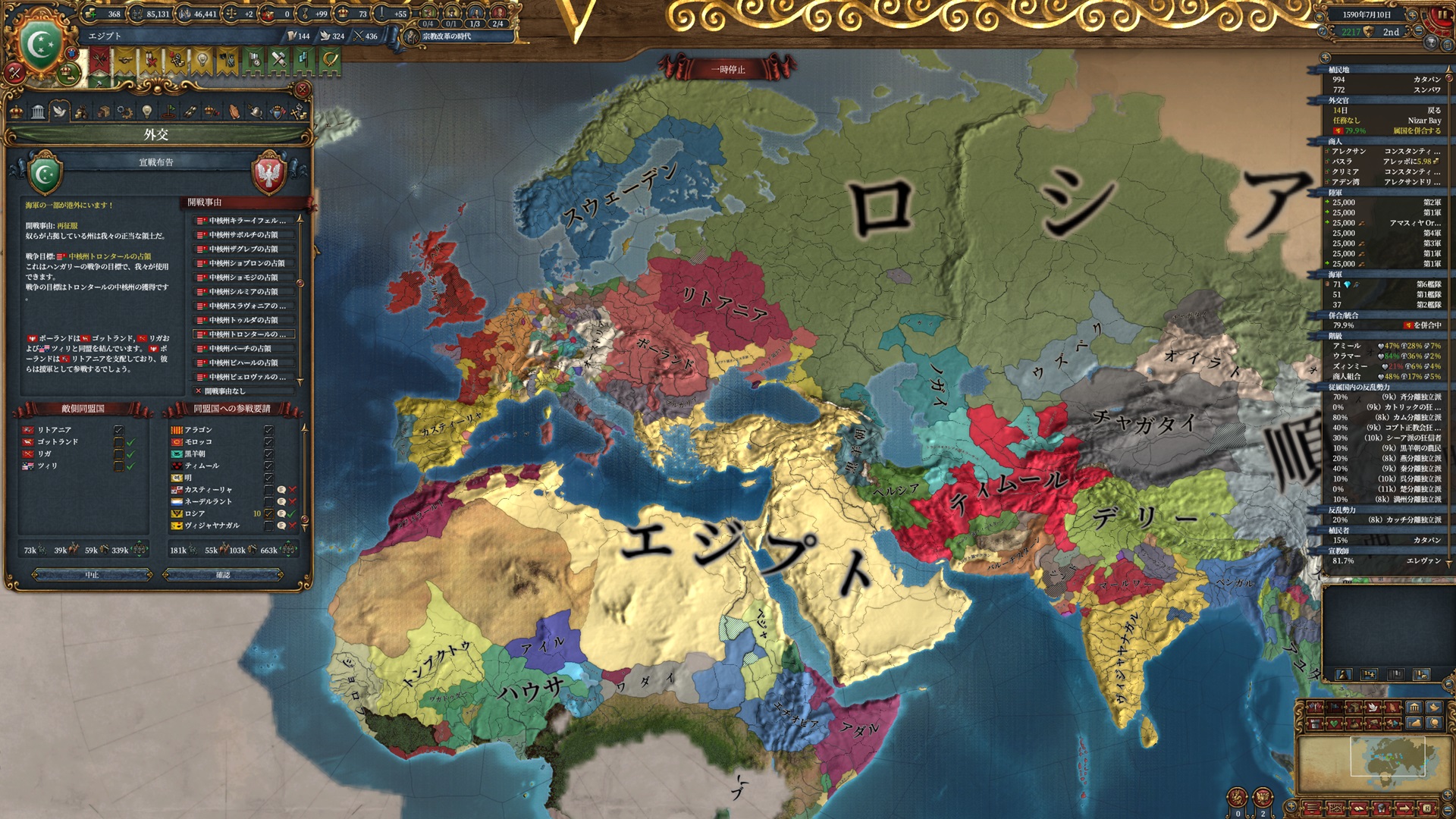This screenshot has width=1456, height=819.
Task: Open the trade panel (crate icon)
Action: coord(104,112)
